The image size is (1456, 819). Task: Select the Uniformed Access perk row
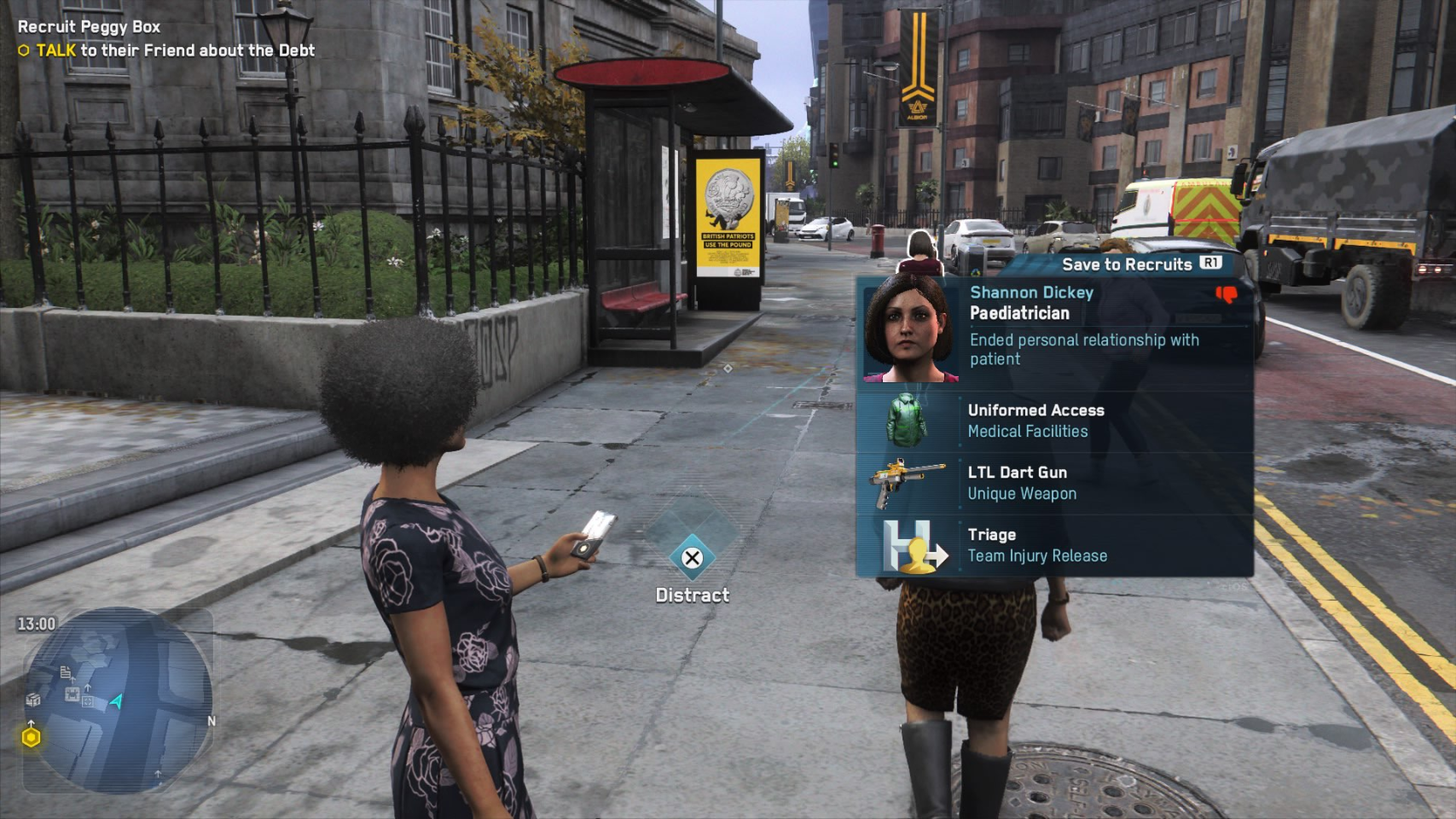coord(1054,421)
